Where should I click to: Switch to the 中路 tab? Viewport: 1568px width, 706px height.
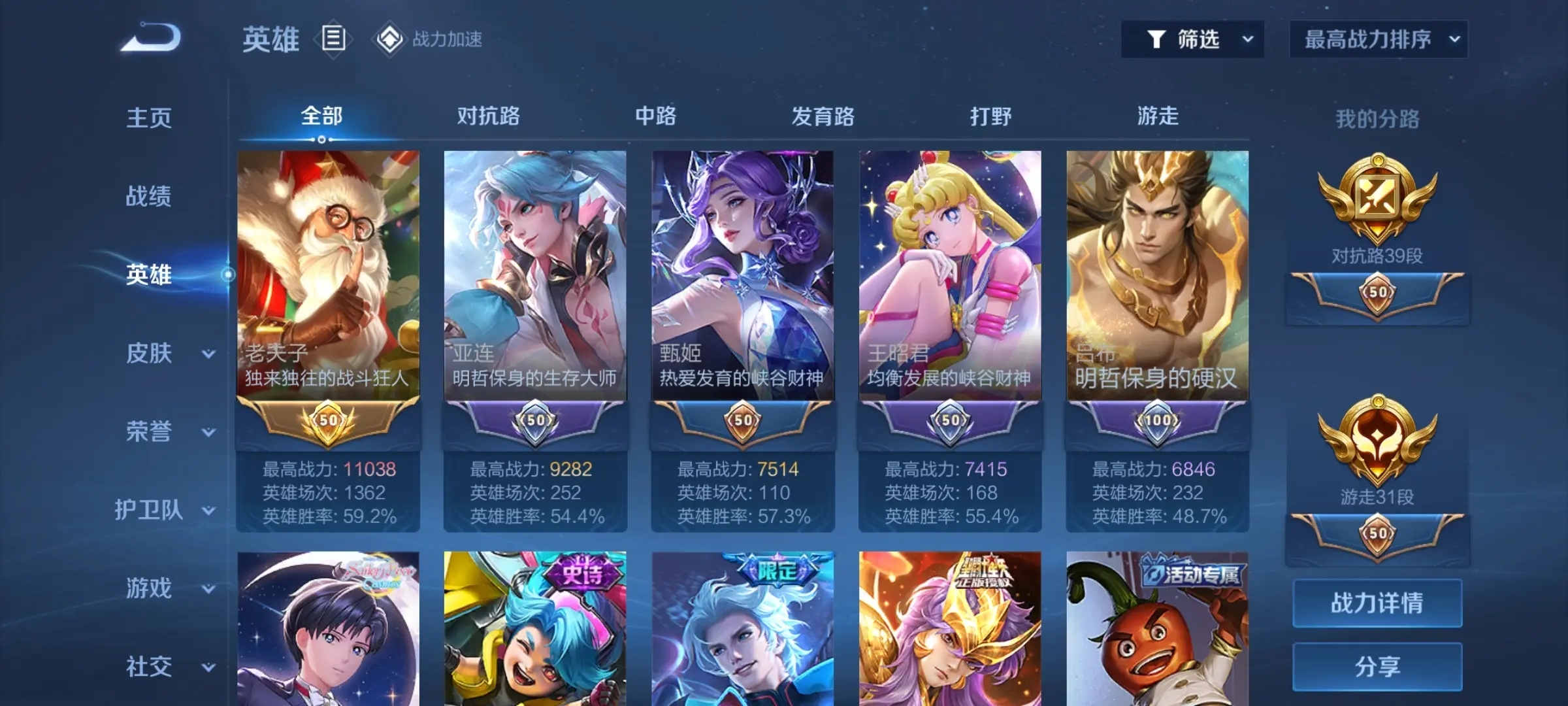click(655, 116)
